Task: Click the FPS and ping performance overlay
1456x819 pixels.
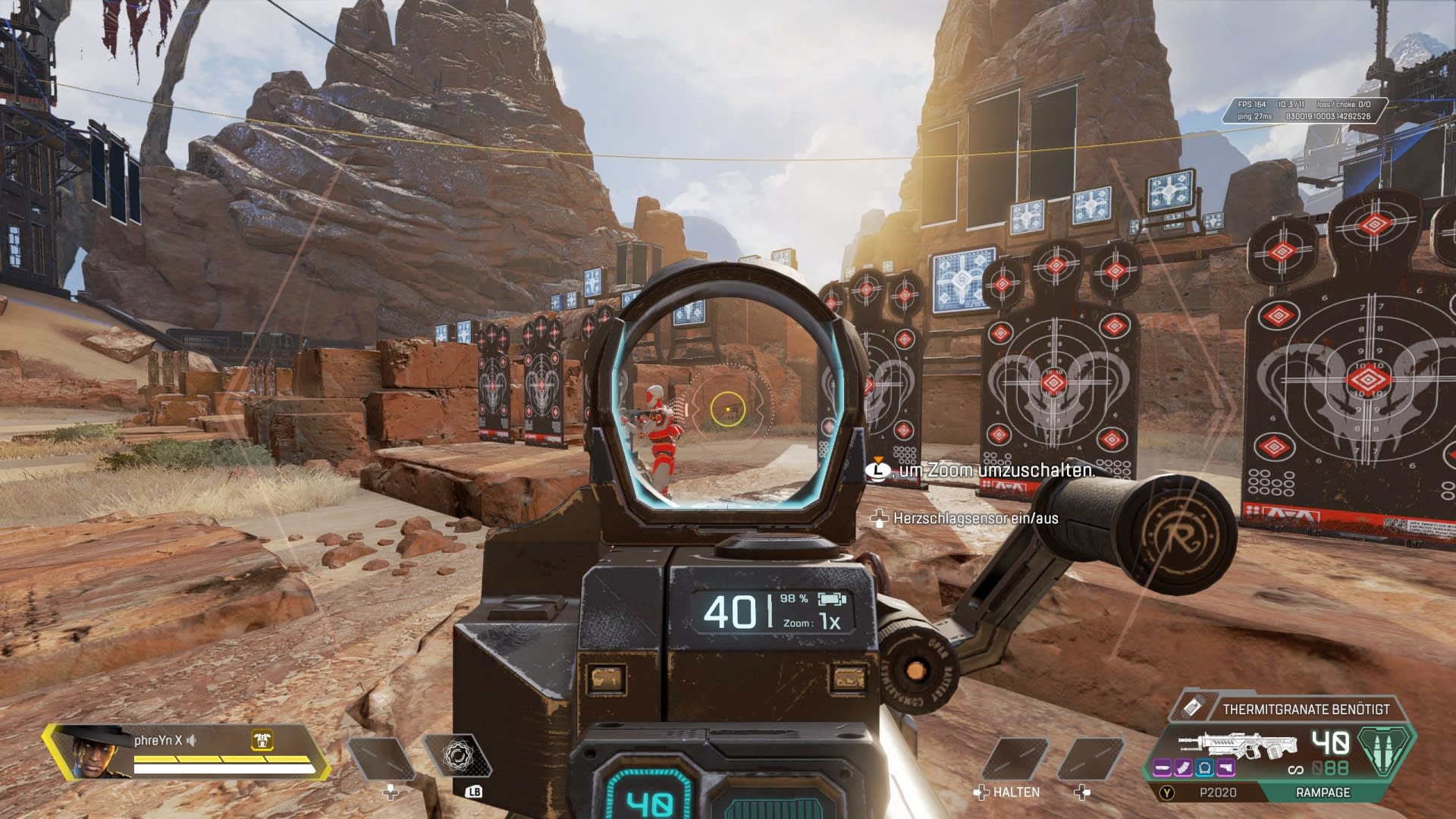Action: (x=1304, y=111)
